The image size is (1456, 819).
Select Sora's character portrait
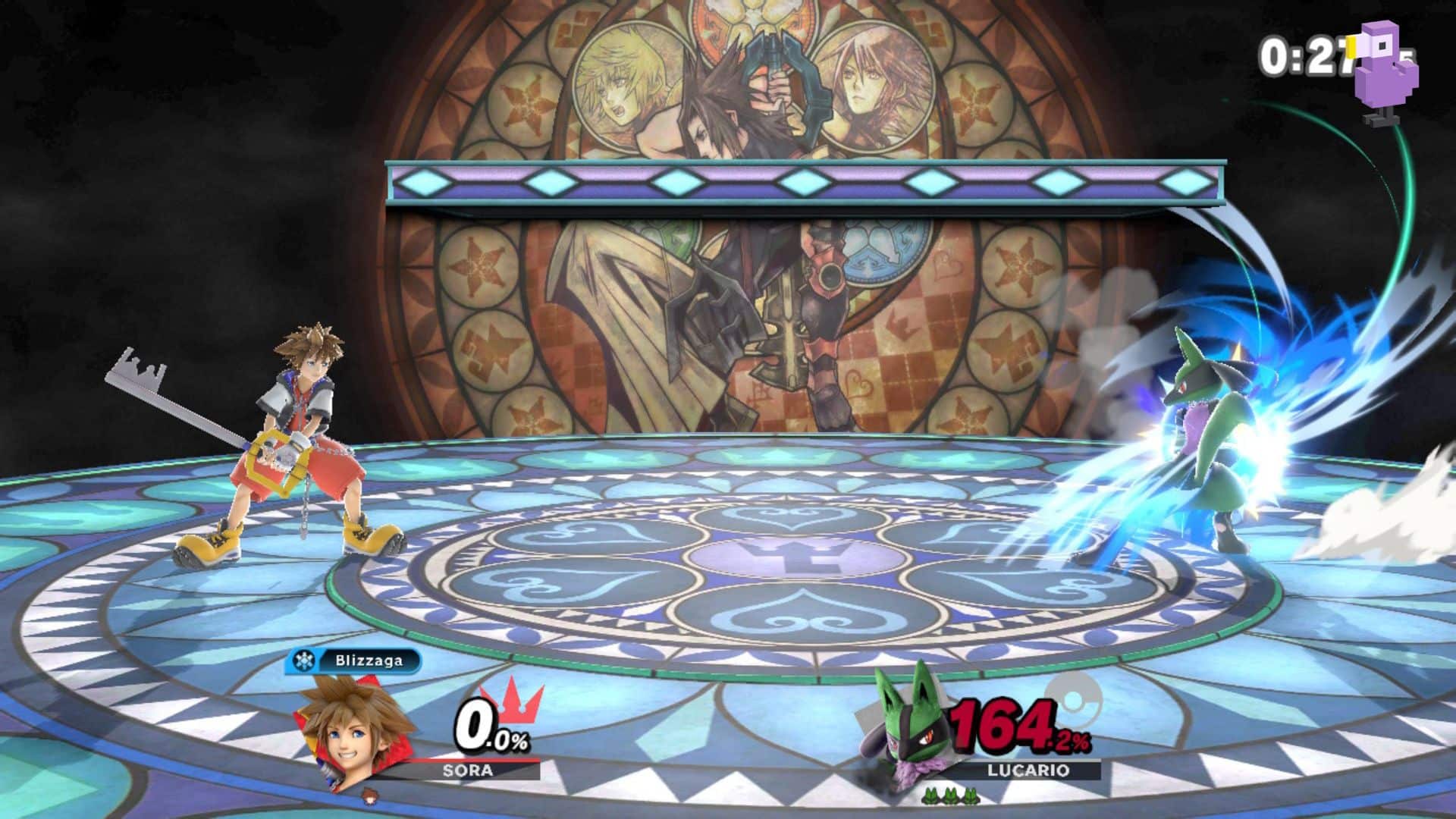pyautogui.click(x=350, y=730)
